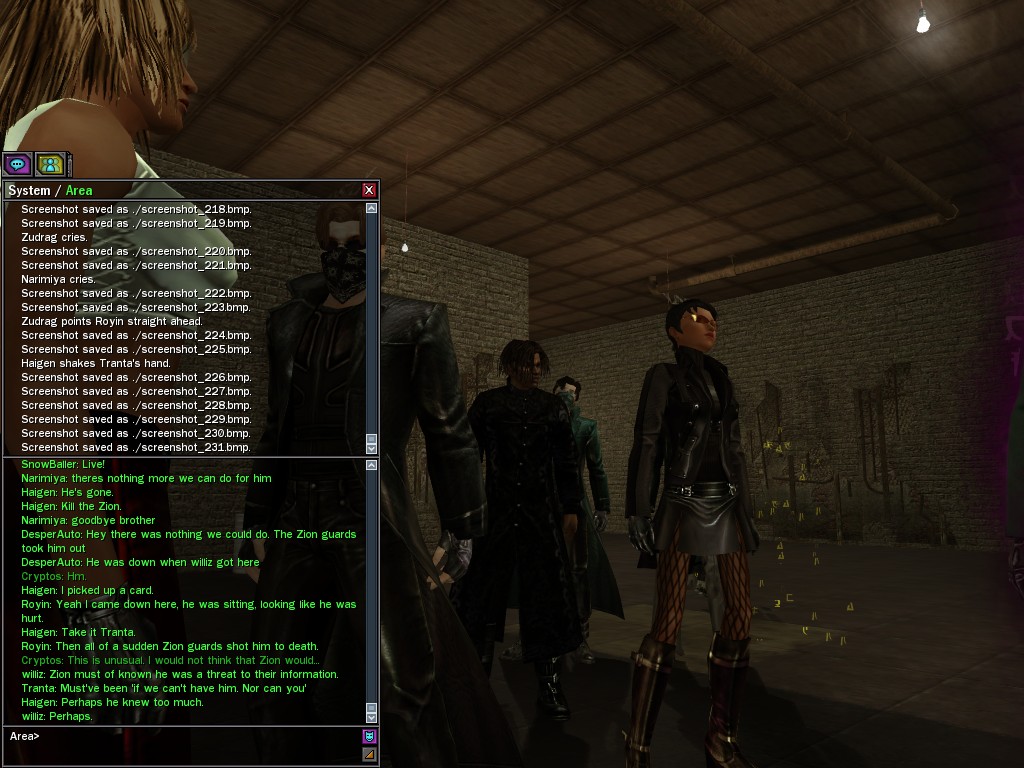
Task: Click the System log scroll-up arrow
Action: (x=372, y=208)
